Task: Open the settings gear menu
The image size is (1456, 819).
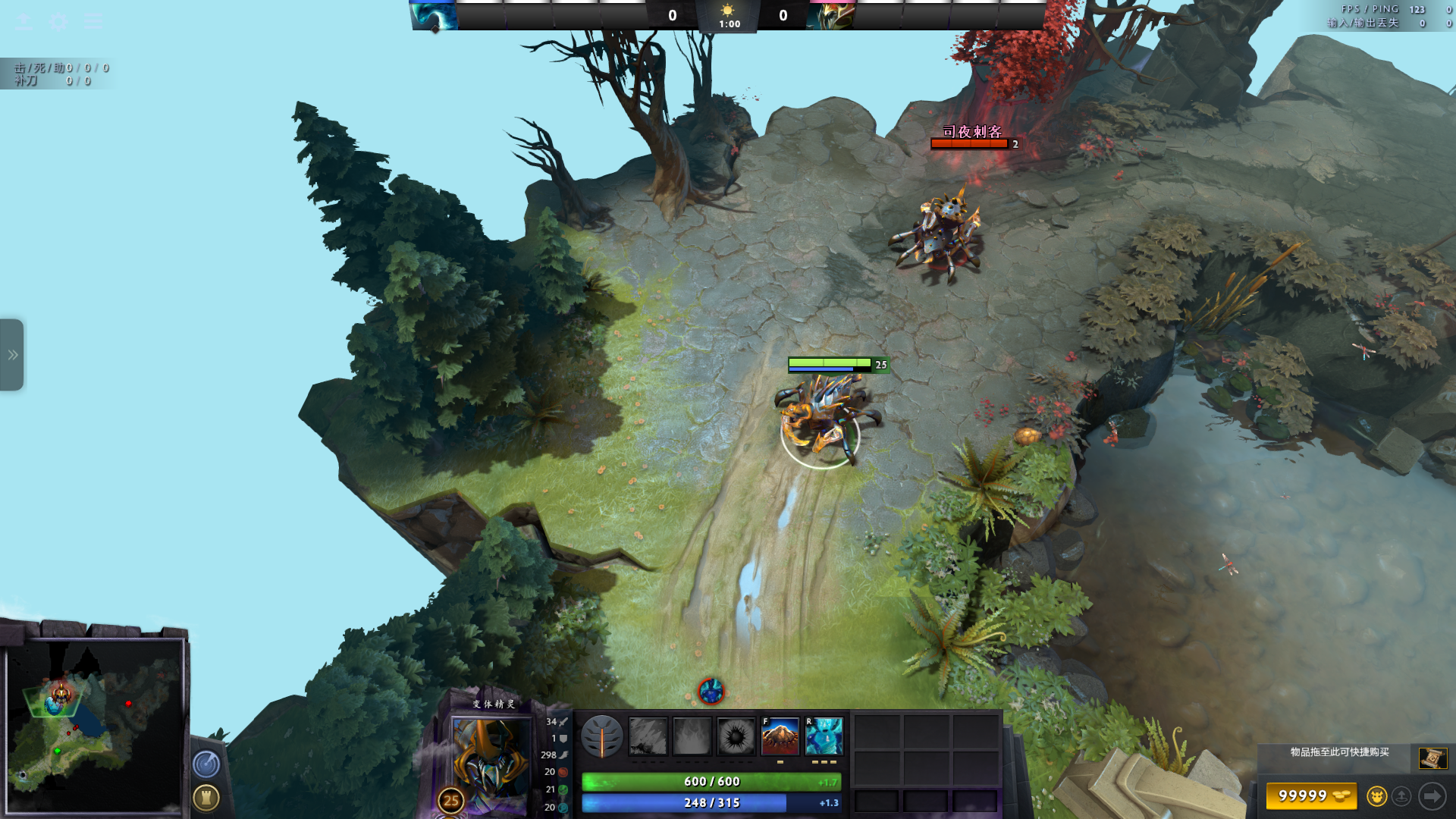Action: [x=58, y=21]
